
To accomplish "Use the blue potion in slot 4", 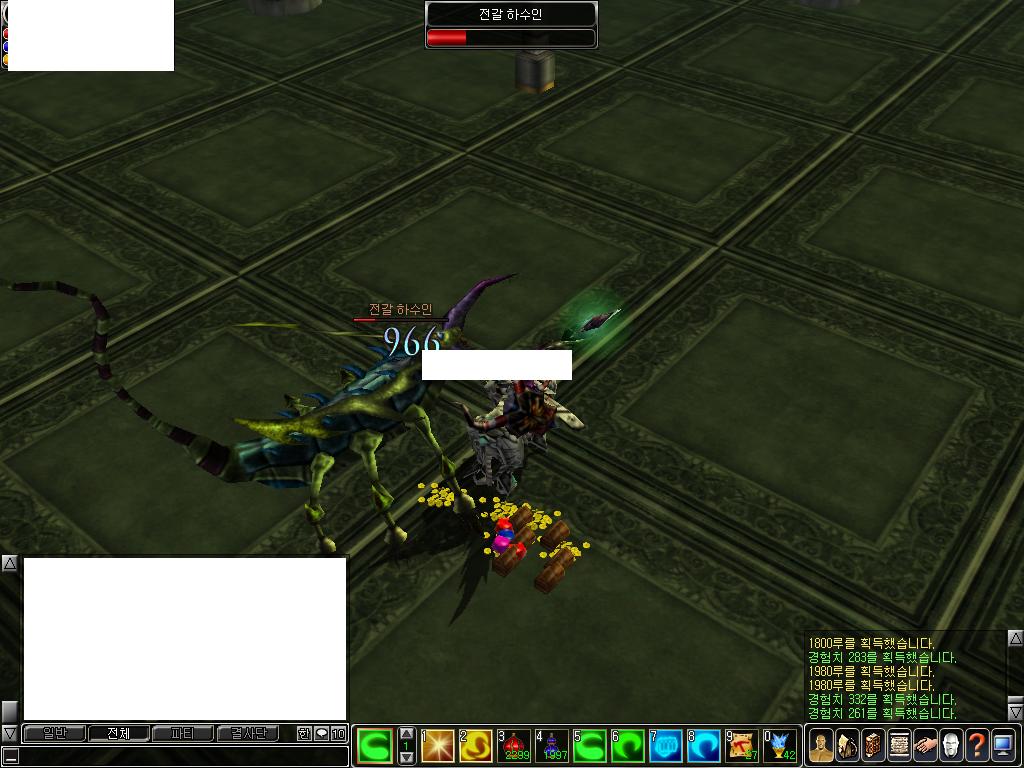I will point(551,745).
